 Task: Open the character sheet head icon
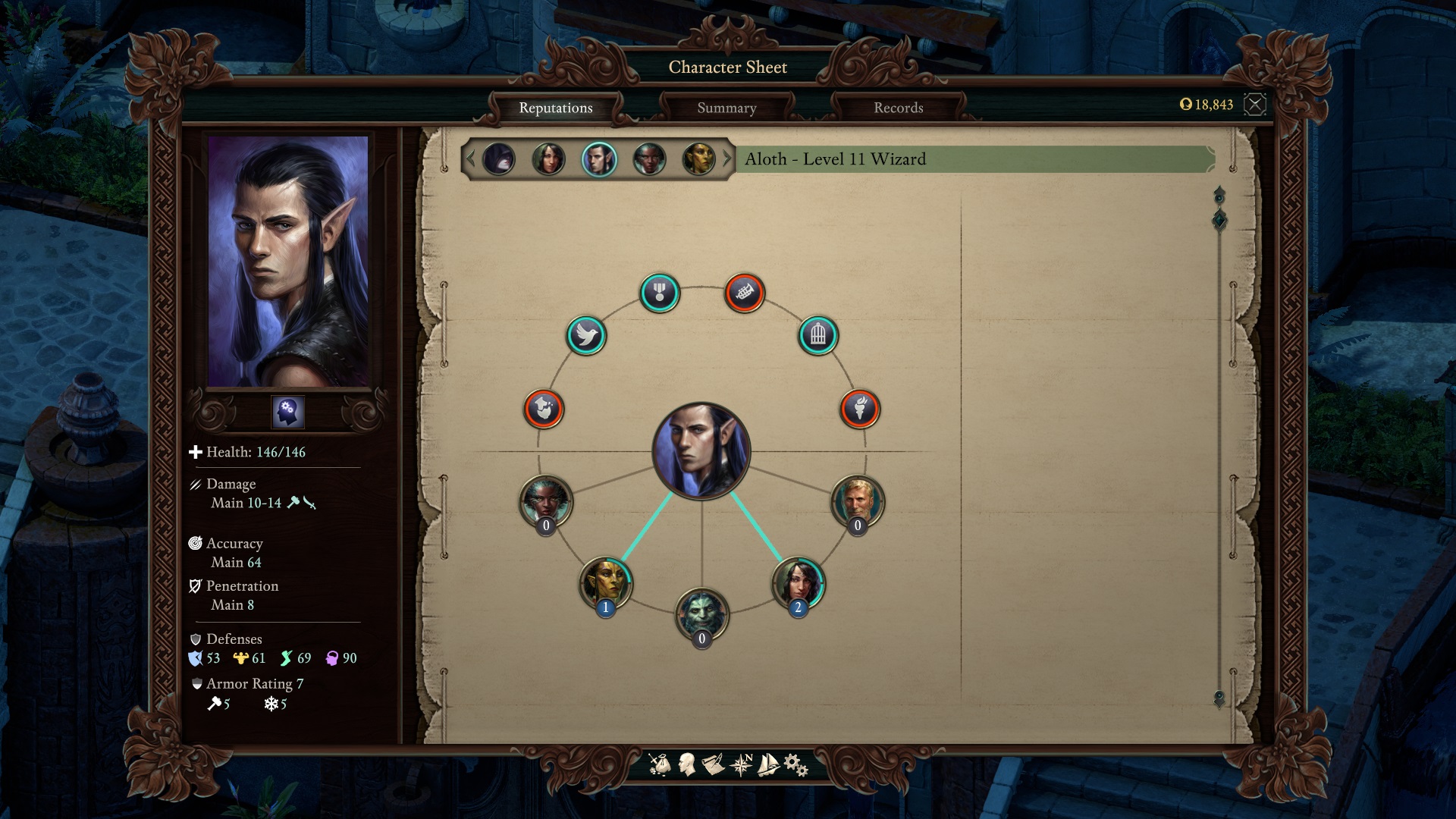click(x=685, y=764)
